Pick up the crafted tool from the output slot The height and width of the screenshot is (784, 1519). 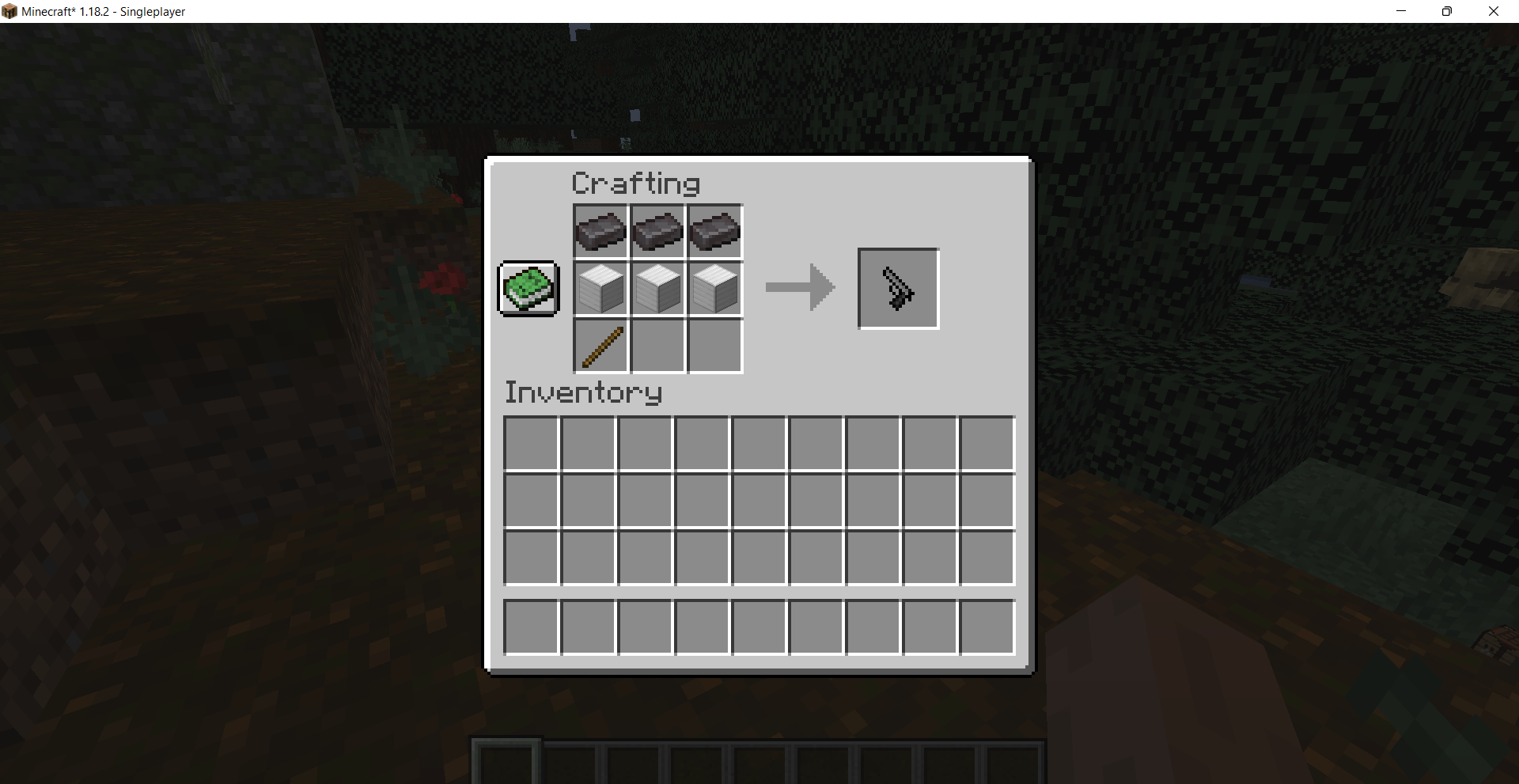click(897, 288)
